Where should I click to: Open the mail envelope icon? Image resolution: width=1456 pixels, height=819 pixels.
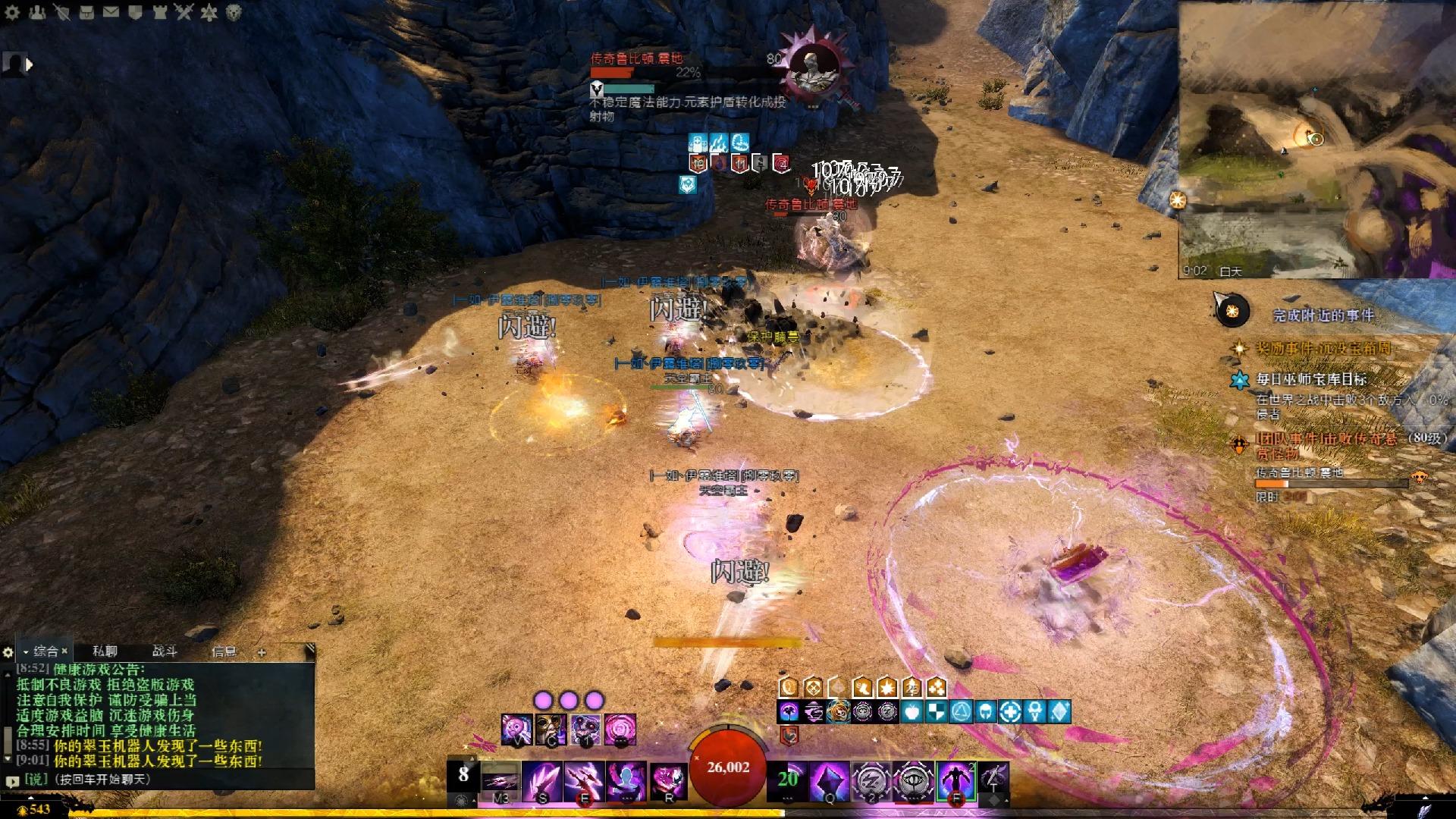(111, 12)
